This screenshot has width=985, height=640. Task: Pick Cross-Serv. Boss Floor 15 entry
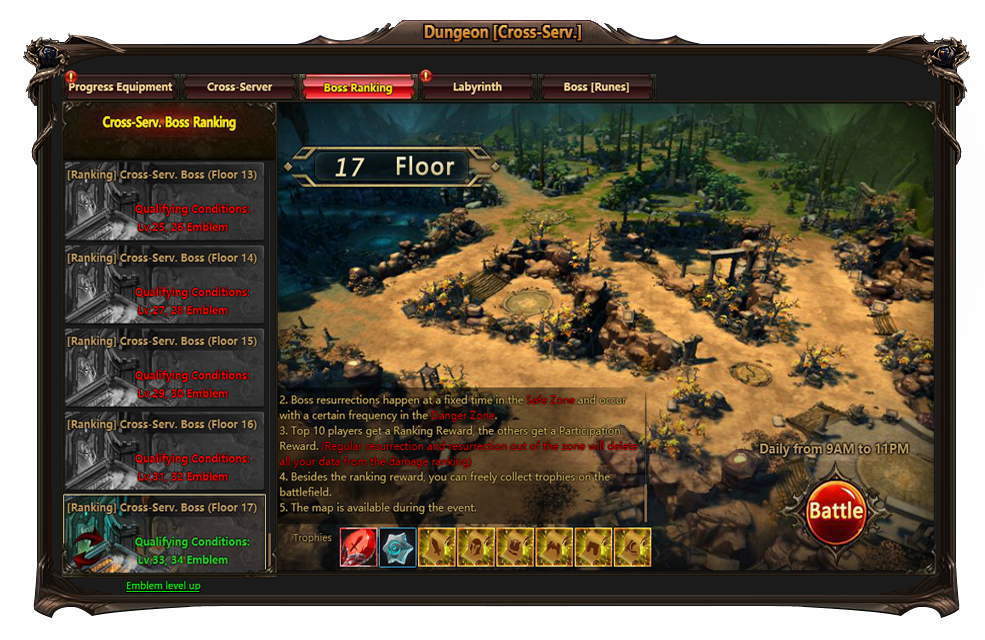pos(165,368)
